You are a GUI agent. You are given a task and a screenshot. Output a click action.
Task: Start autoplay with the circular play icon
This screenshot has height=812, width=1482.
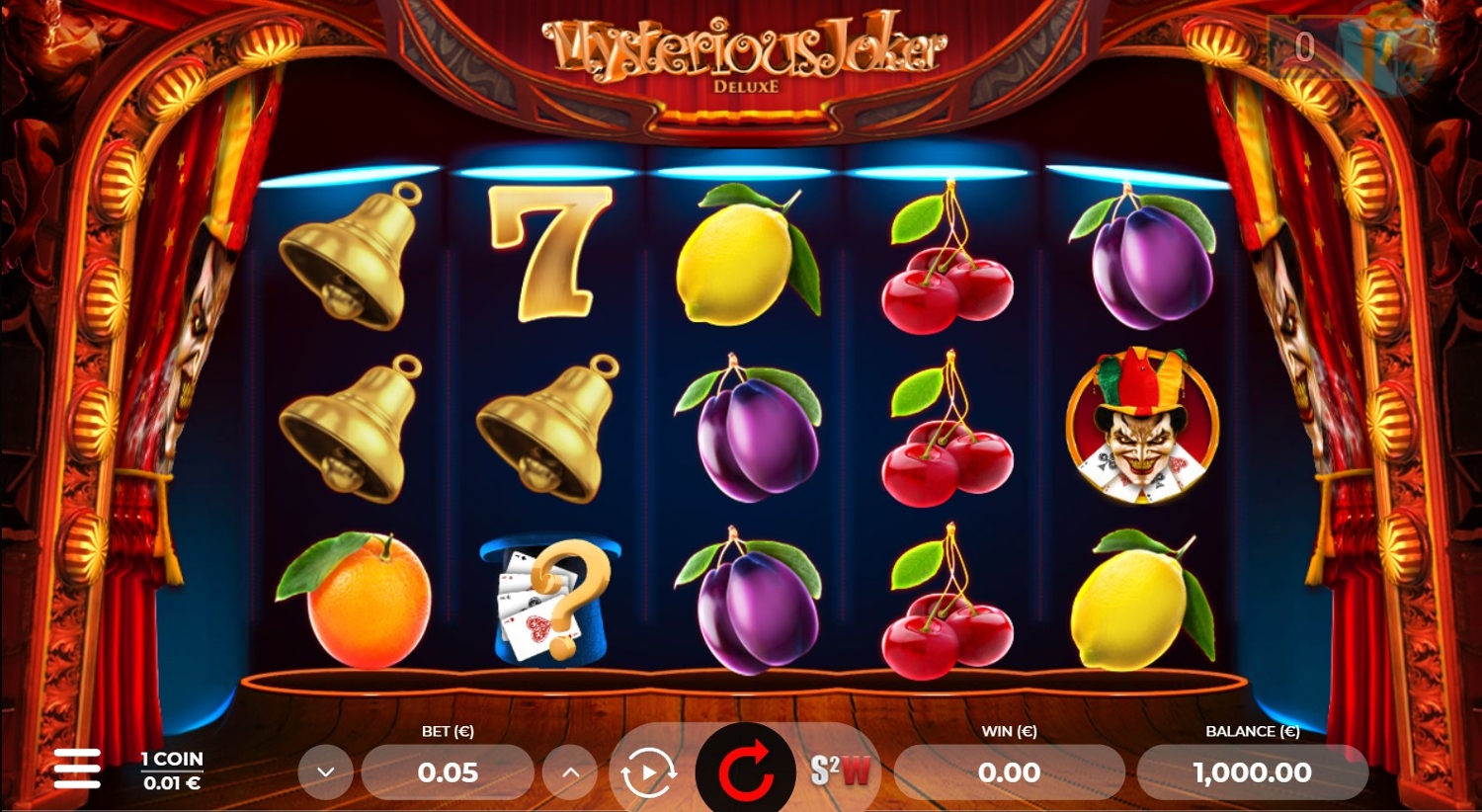(647, 772)
